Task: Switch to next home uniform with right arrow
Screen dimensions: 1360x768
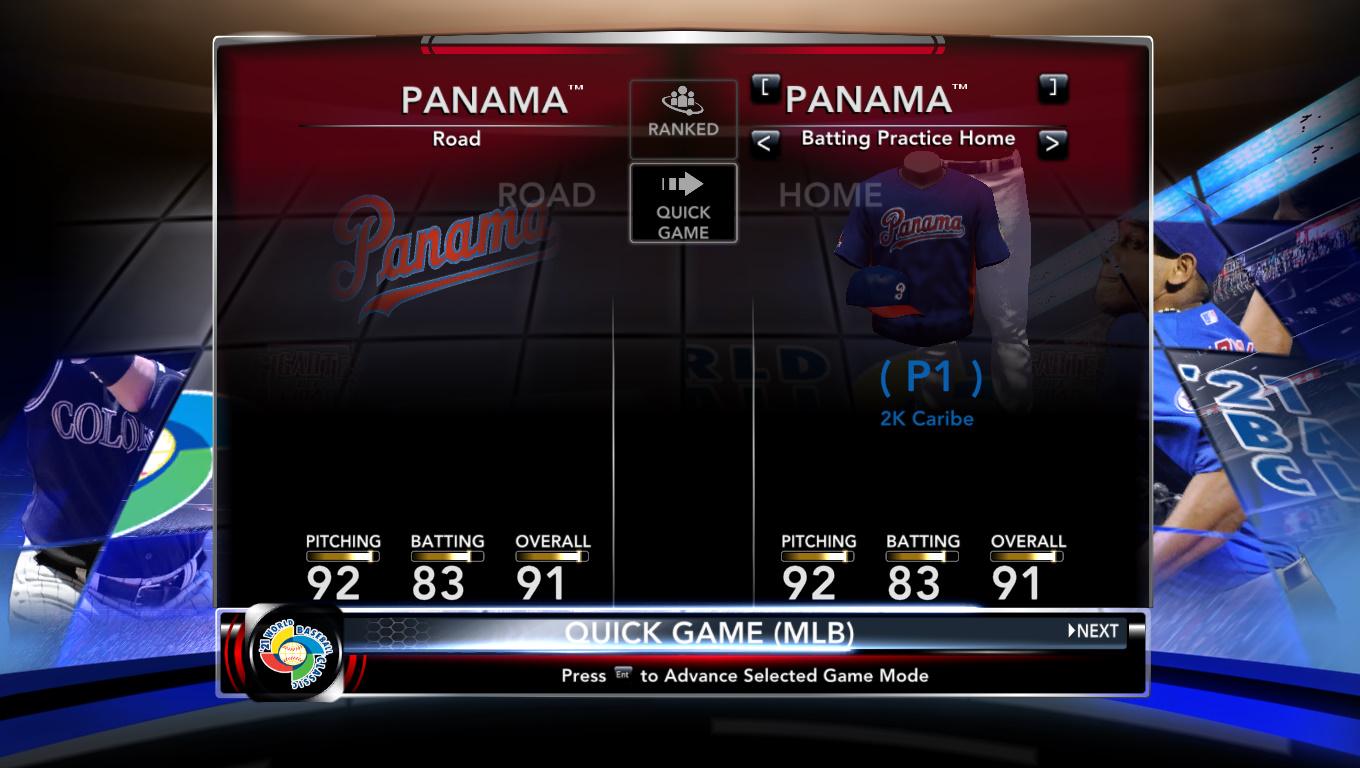Action: (x=1051, y=144)
